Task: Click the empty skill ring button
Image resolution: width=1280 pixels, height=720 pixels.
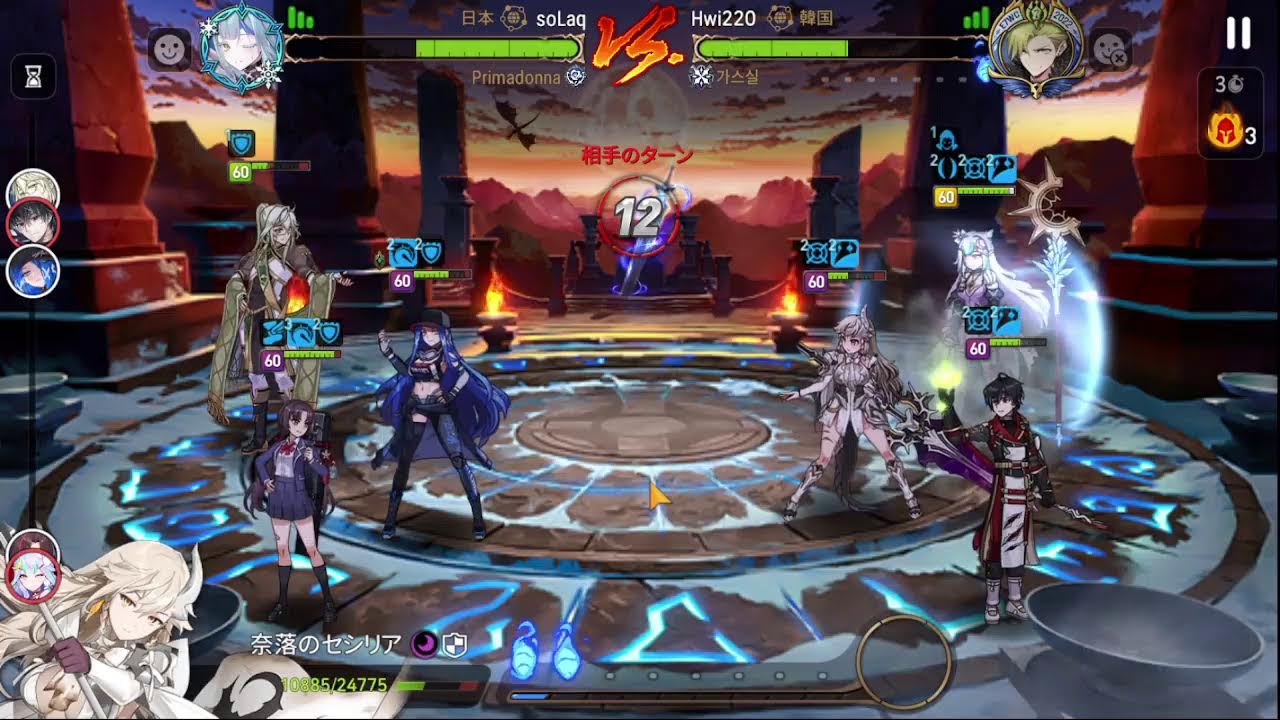Action: (903, 660)
